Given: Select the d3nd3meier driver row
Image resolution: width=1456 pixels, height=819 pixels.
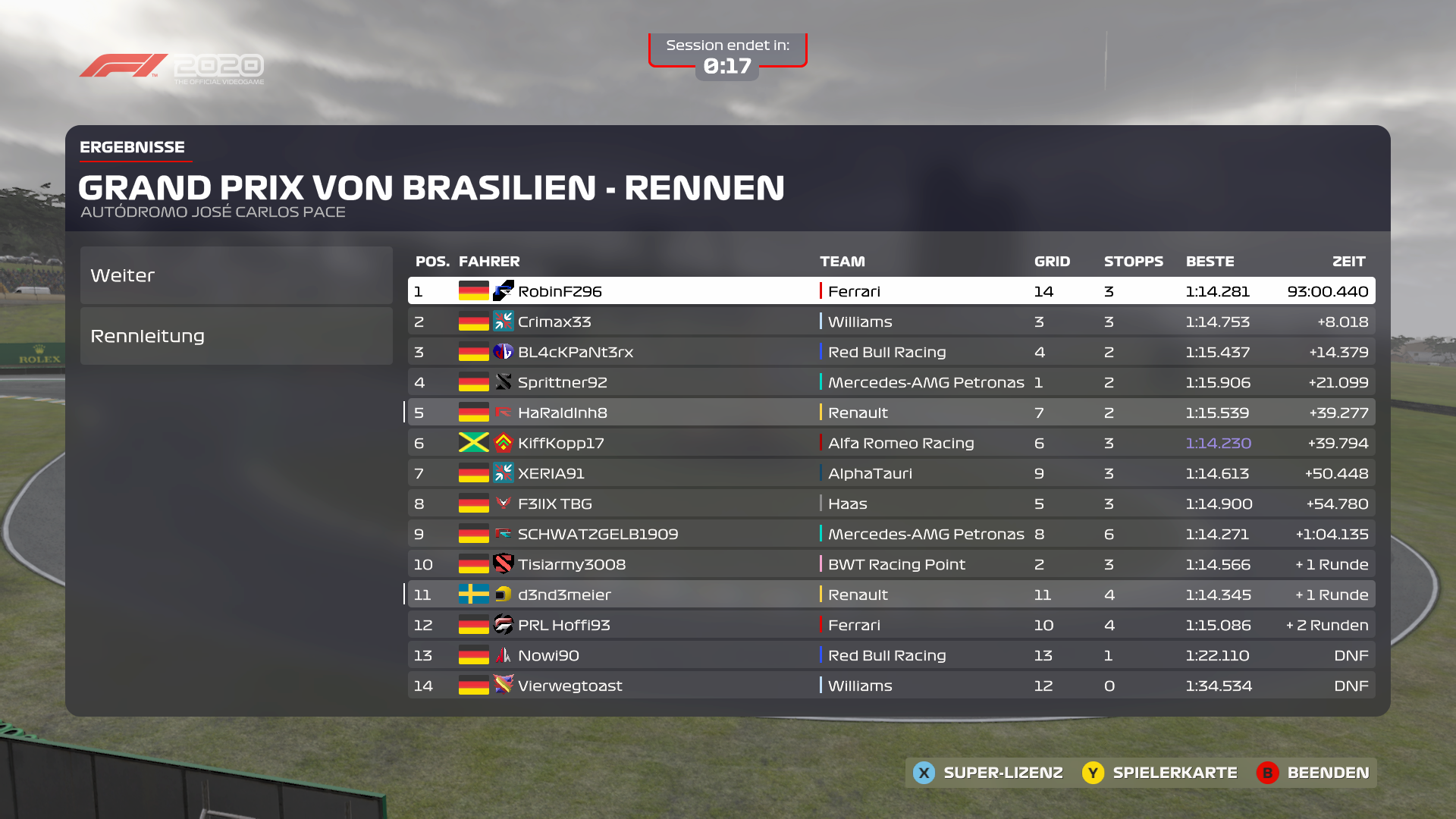Looking at the screenshot, I should click(891, 595).
